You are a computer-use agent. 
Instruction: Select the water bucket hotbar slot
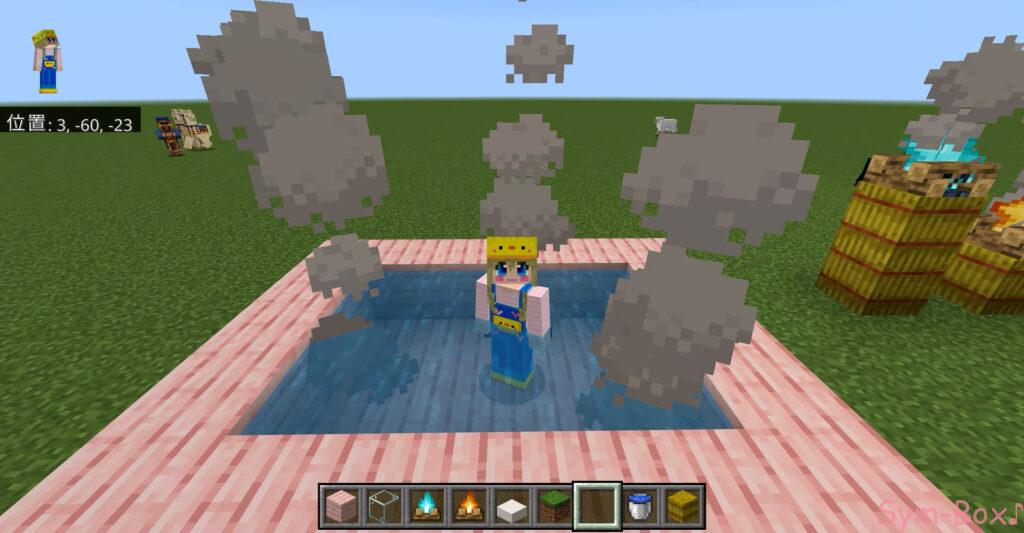click(x=641, y=506)
